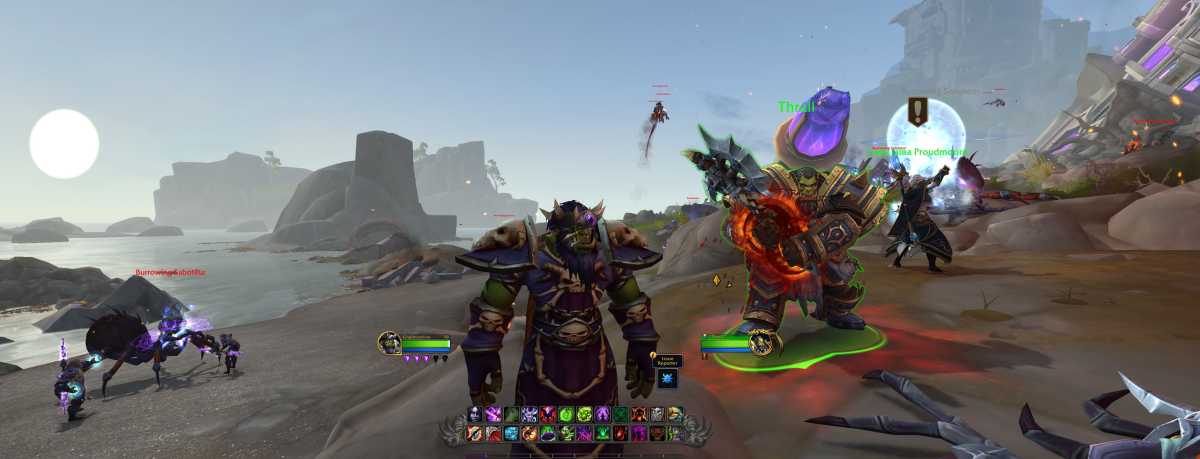Use the grey skull ability icon
1200x459 pixels.
(x=657, y=414)
